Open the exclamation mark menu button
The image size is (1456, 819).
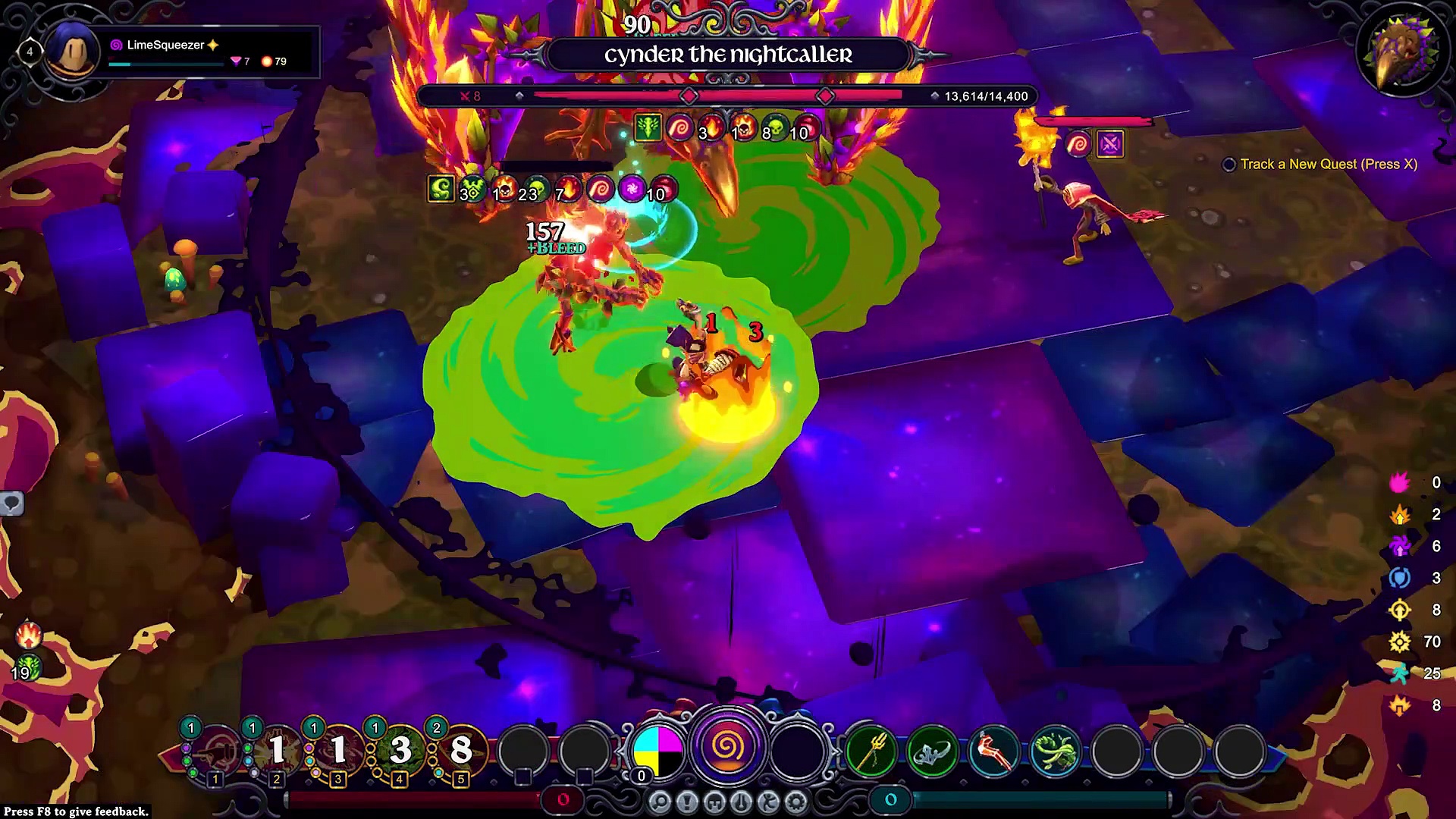point(687,802)
